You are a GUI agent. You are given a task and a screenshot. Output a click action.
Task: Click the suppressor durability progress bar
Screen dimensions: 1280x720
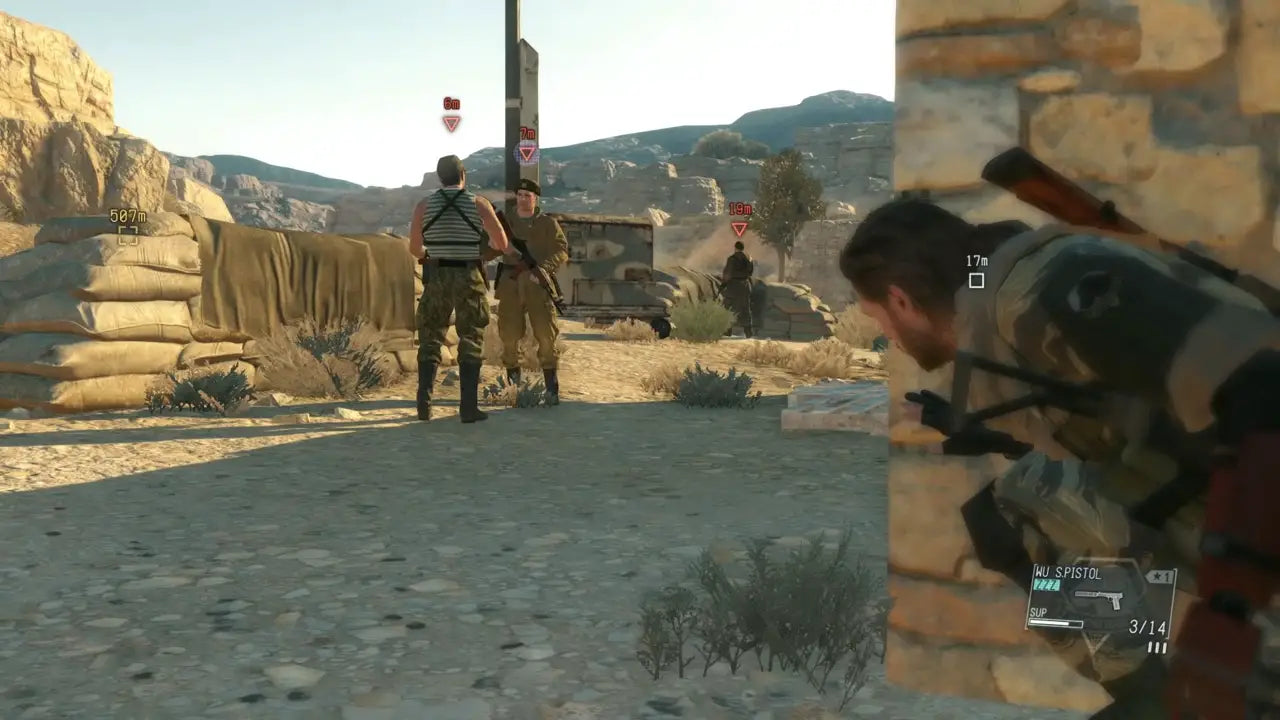(x=1055, y=623)
